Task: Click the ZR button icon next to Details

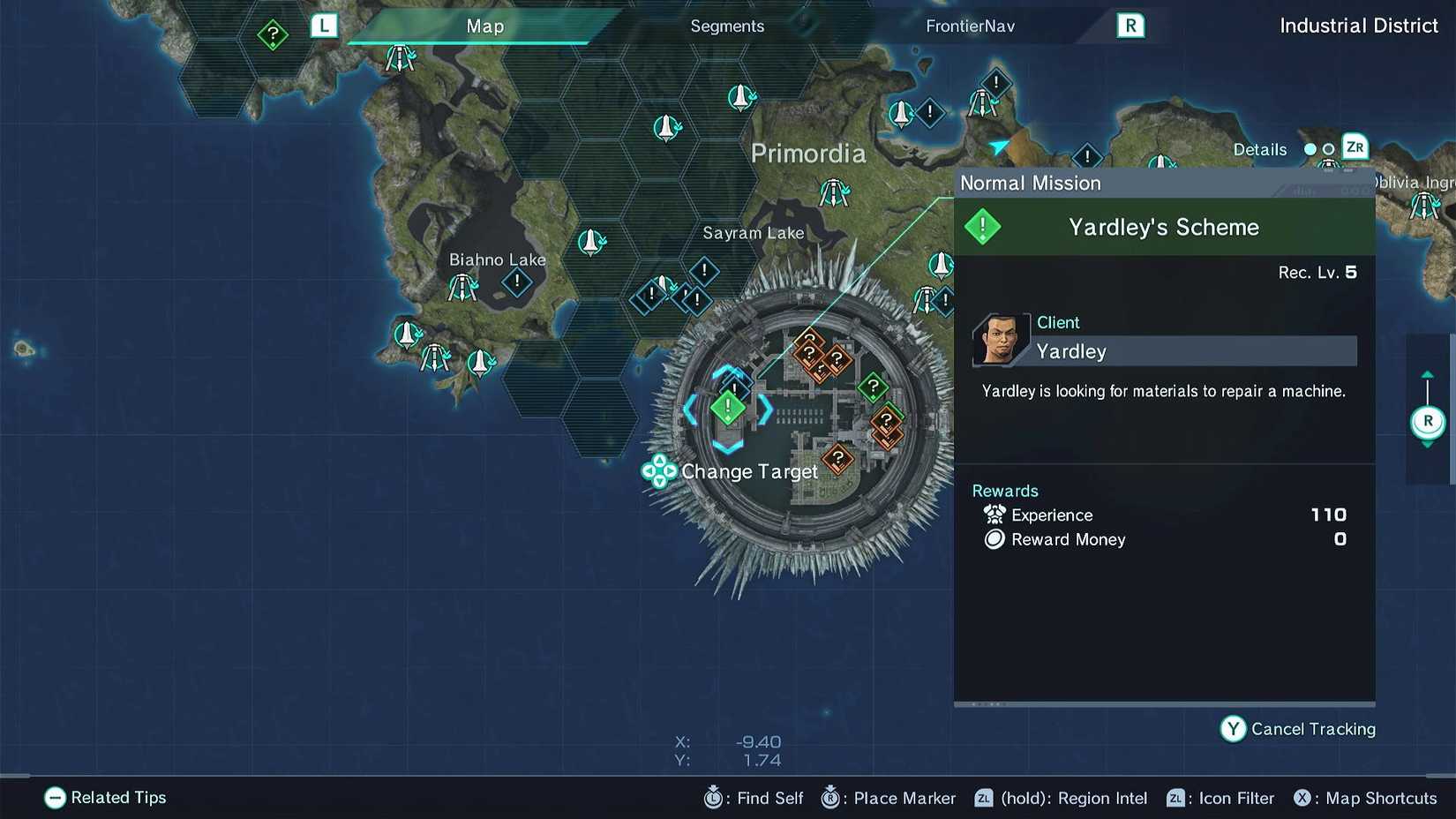Action: pos(1355,147)
